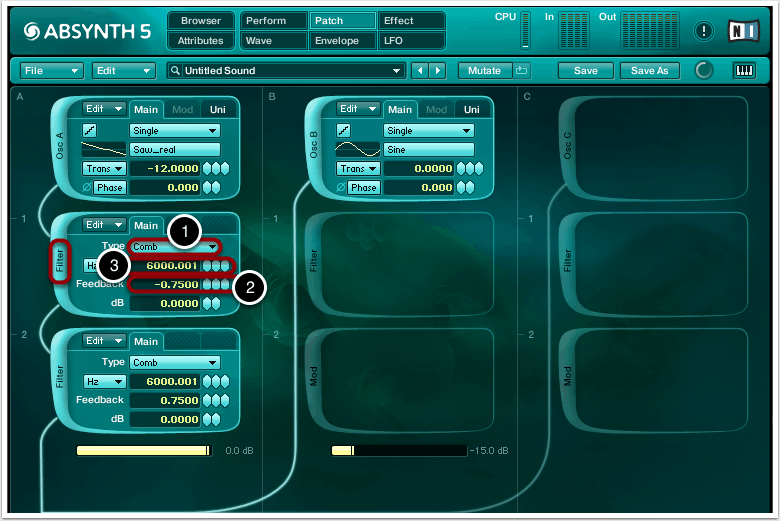Select the Uni tab on Osc B
This screenshot has height=521, width=780.
471,110
